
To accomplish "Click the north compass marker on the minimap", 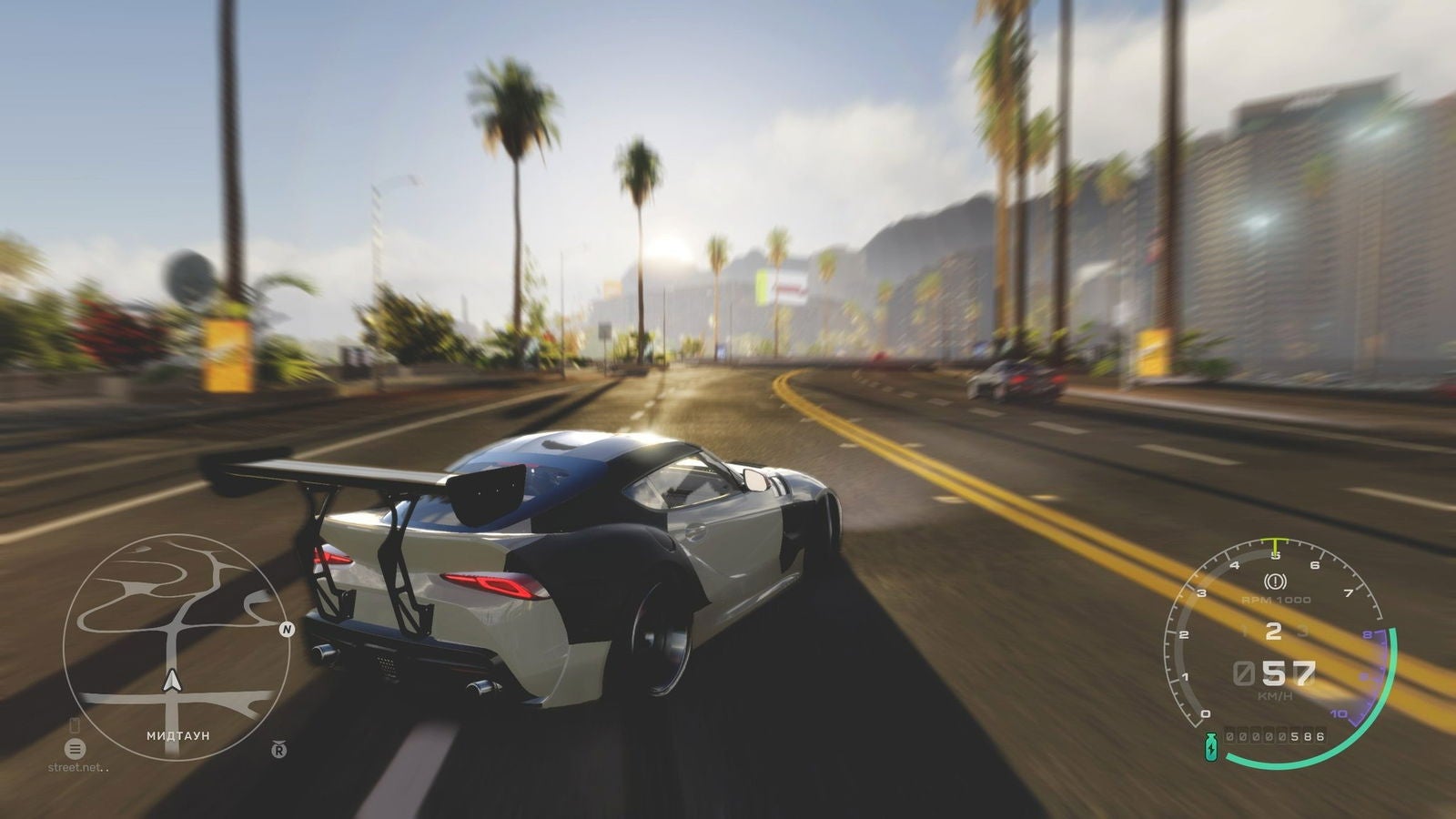I will 287,628.
